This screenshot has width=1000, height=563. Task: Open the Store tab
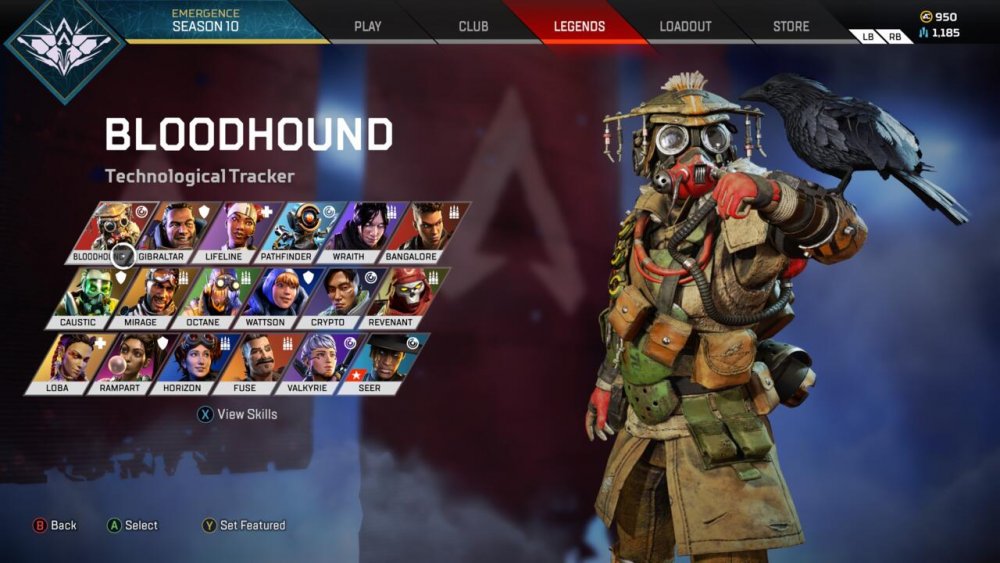(791, 26)
